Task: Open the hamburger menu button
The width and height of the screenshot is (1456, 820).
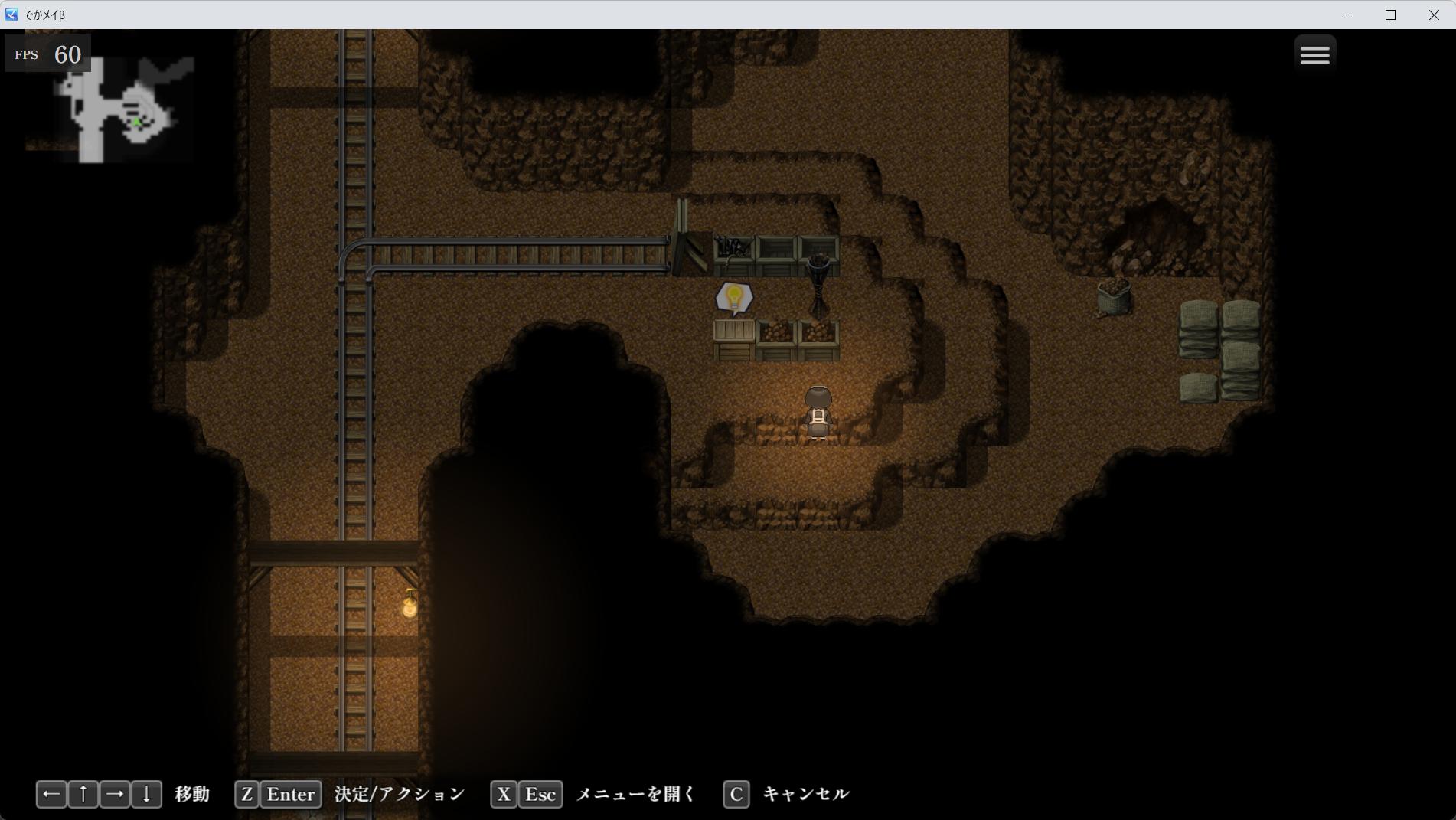Action: tap(1314, 54)
